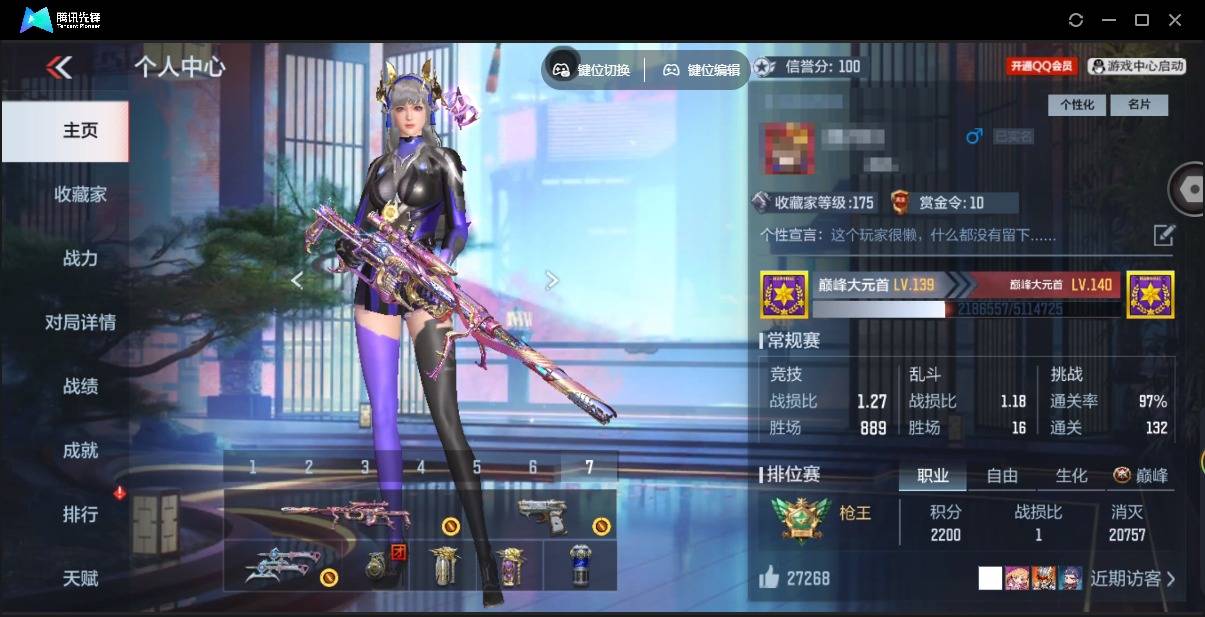This screenshot has width=1205, height=617.
Task: Show the 战绩 records page
Action: click(x=80, y=386)
